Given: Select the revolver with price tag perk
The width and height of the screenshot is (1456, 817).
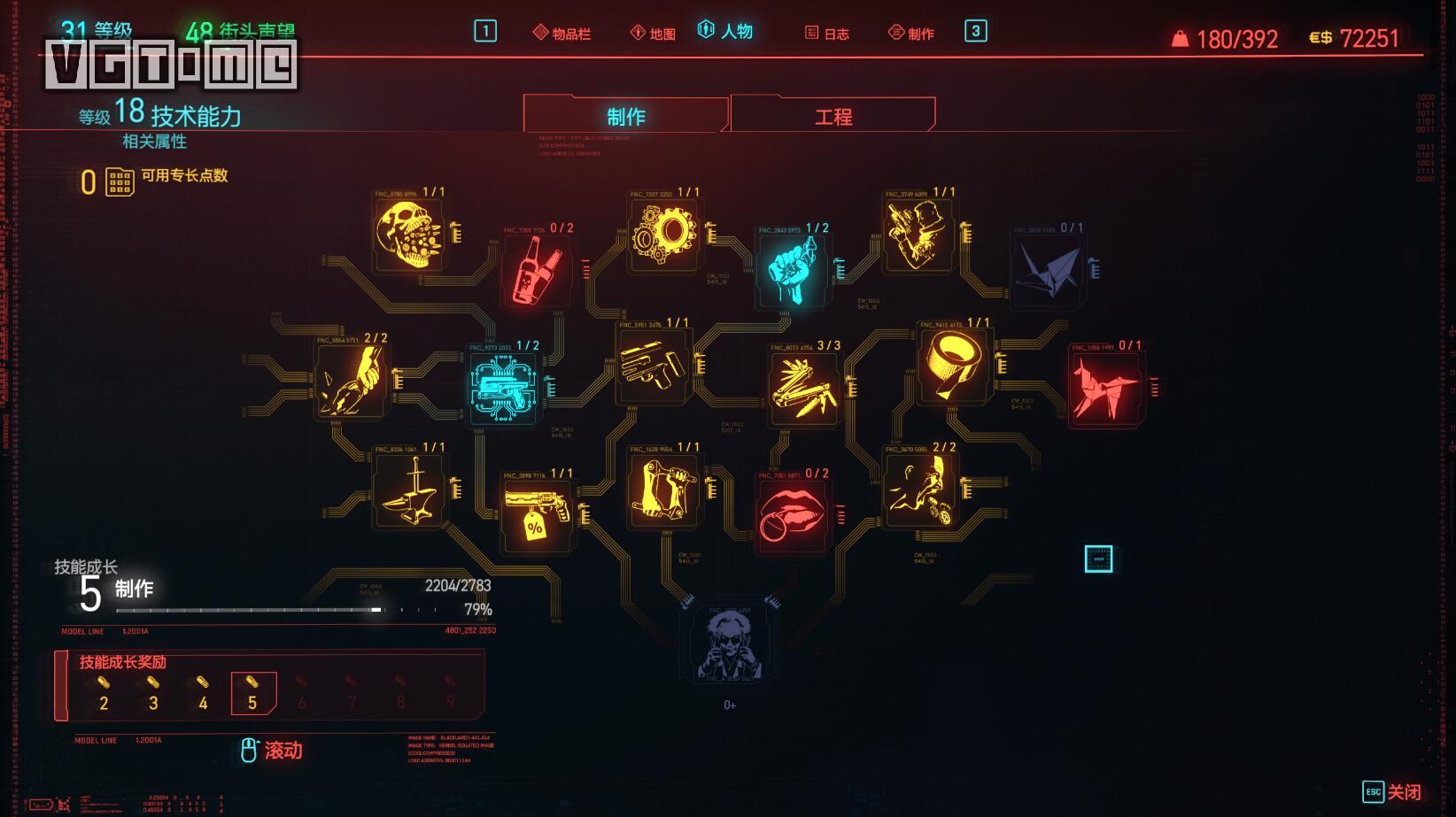Looking at the screenshot, I should (537, 515).
